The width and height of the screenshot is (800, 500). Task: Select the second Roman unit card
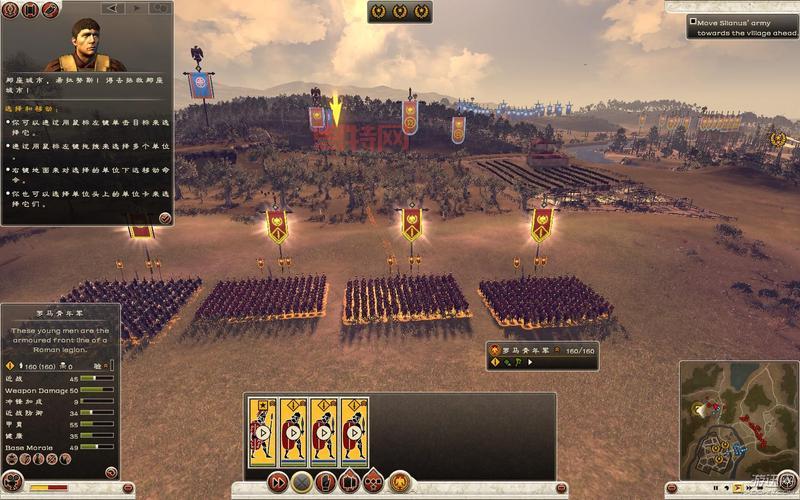click(x=293, y=432)
